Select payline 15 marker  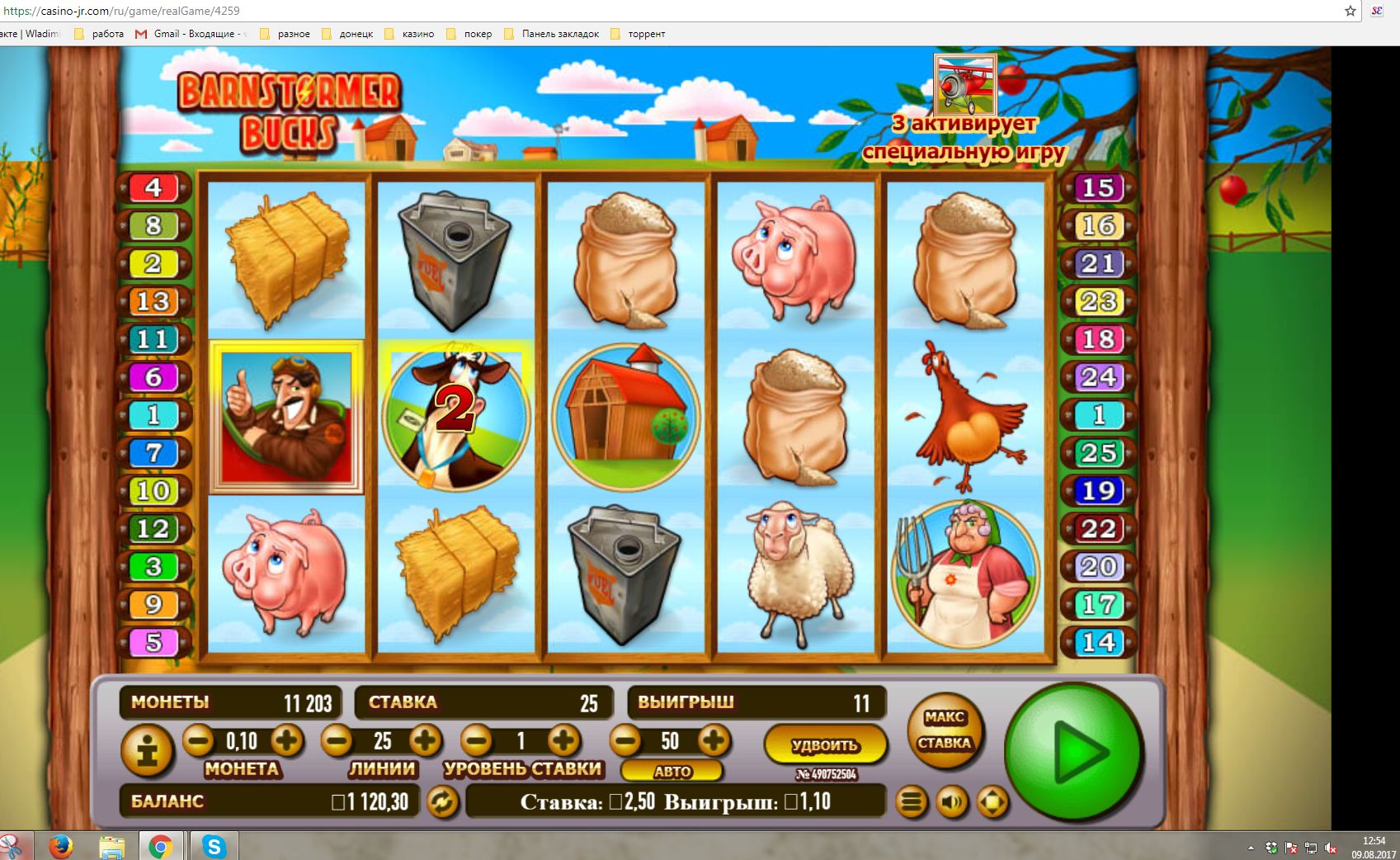click(1098, 188)
